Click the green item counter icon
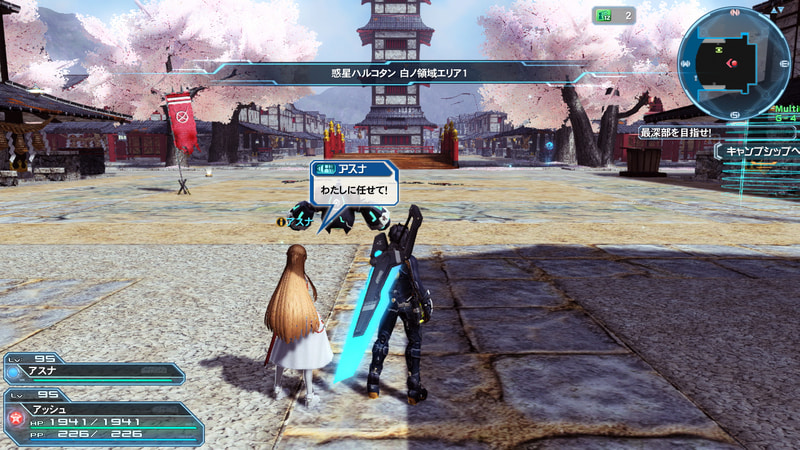This screenshot has width=800, height=450. click(602, 15)
